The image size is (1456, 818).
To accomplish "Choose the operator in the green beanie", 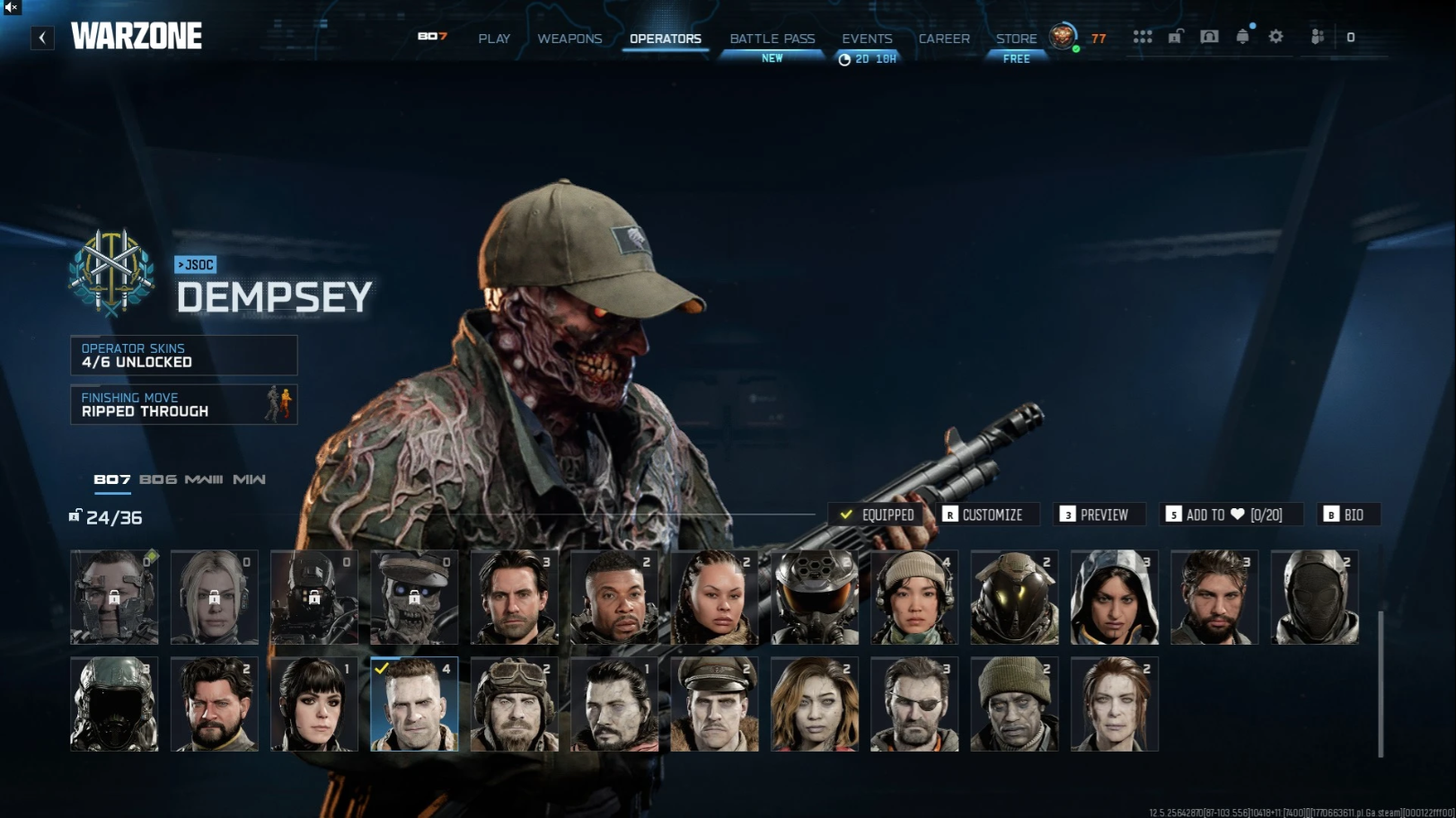I will click(1014, 704).
